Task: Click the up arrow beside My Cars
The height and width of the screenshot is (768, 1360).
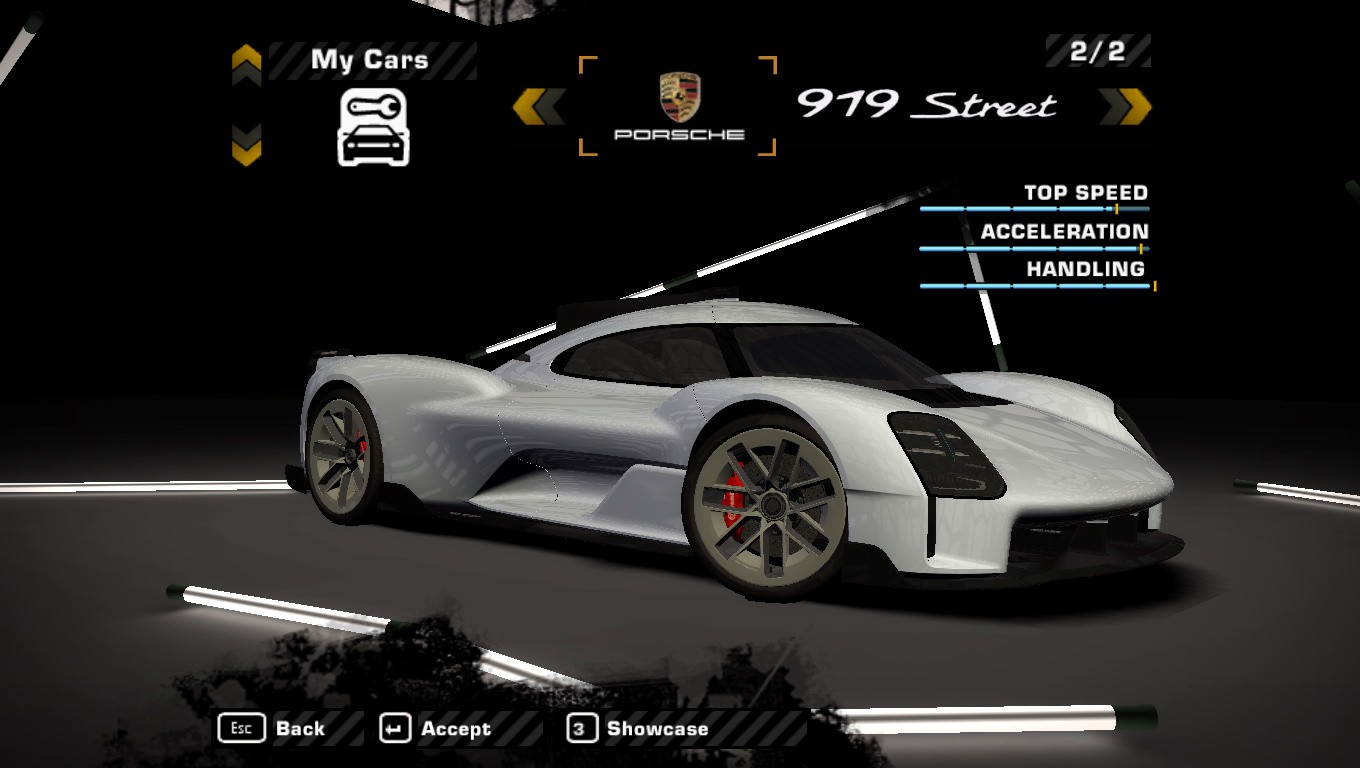Action: (246, 63)
